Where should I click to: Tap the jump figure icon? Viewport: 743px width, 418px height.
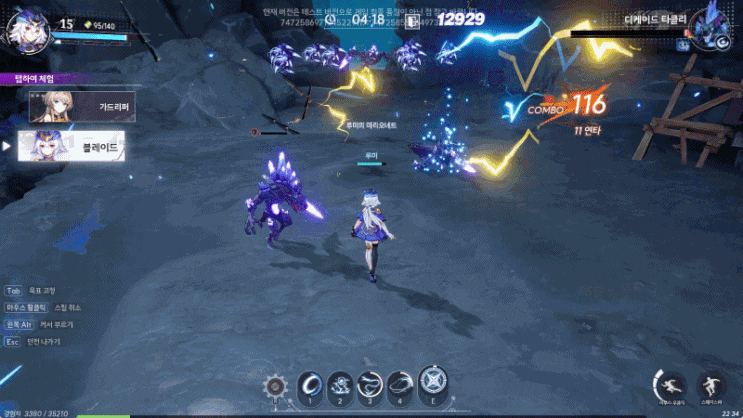(712, 385)
